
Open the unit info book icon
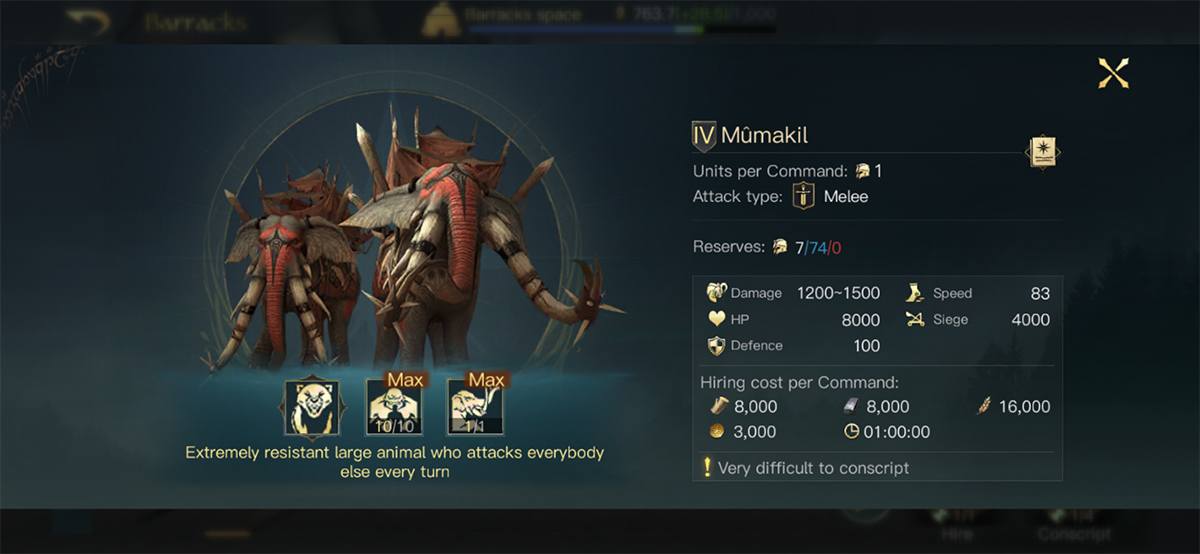(1042, 153)
